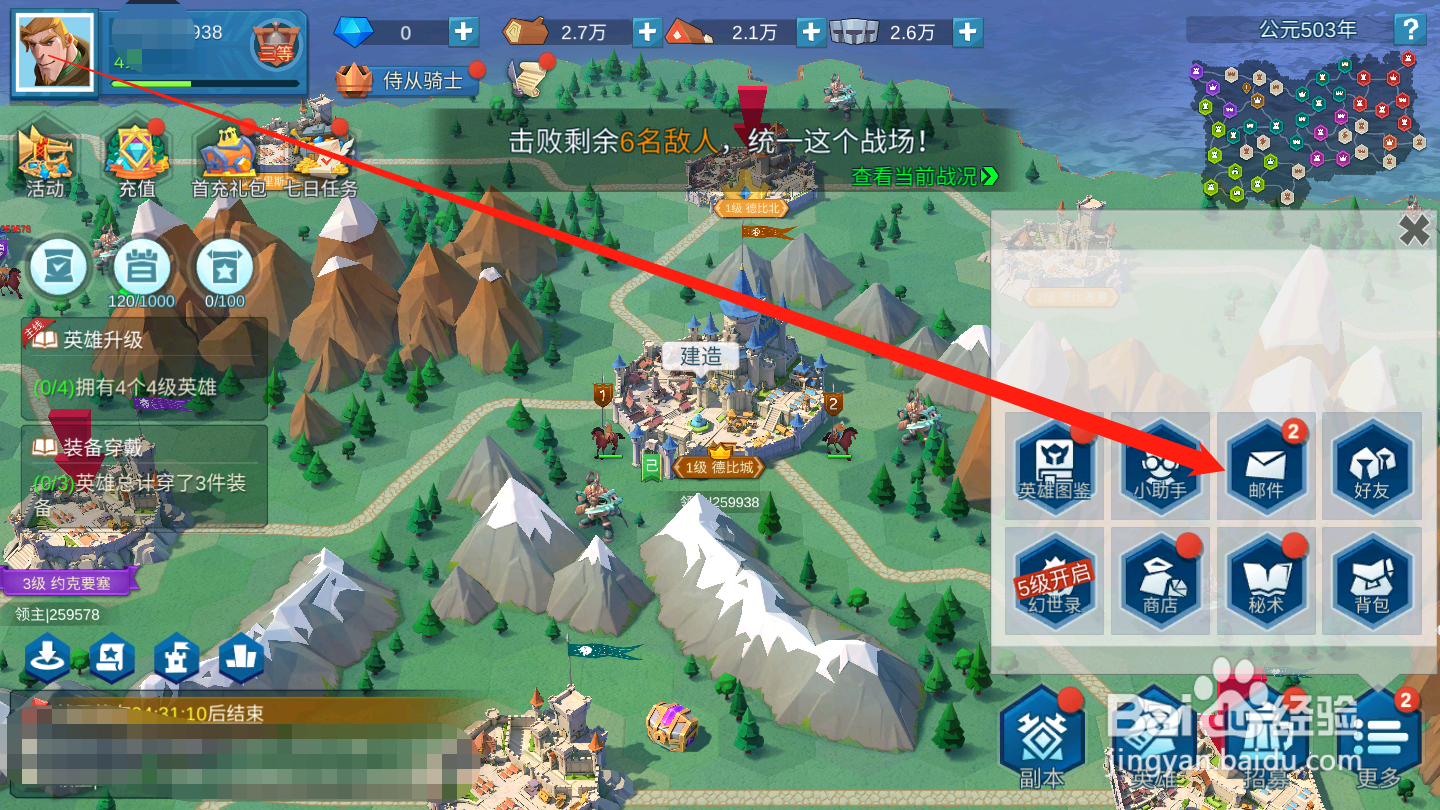This screenshot has height=810, width=1440.
Task: Open the Backpack (背包) icon
Action: click(x=1371, y=580)
